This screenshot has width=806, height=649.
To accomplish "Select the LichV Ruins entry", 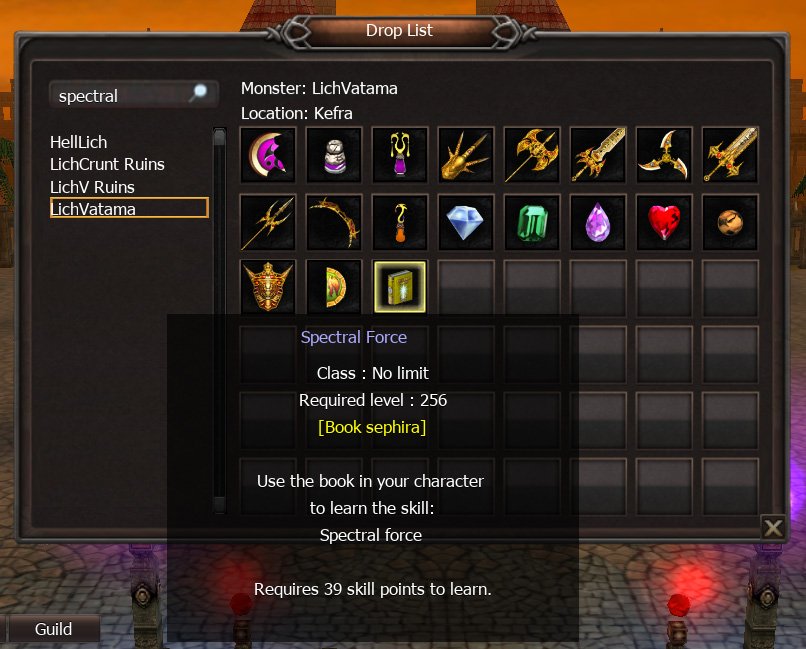I will point(92,187).
